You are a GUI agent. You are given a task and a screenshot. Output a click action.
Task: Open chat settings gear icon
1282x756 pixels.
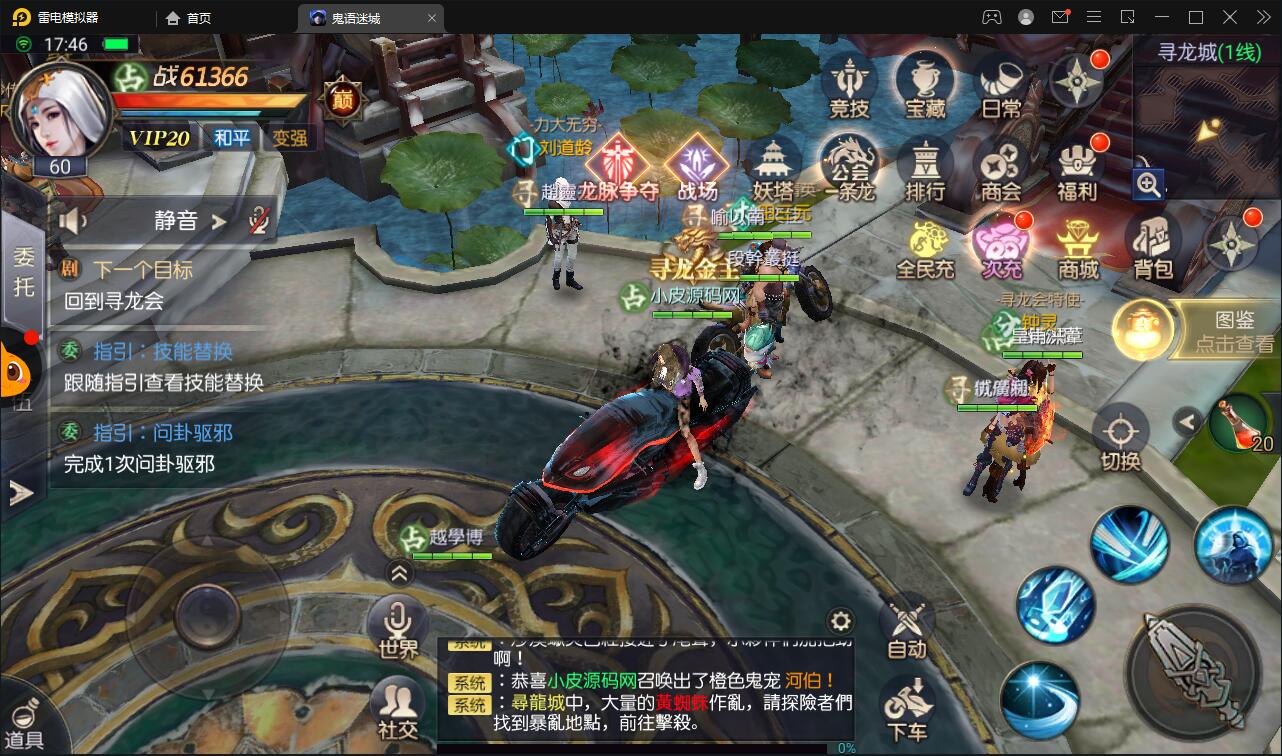pos(841,620)
